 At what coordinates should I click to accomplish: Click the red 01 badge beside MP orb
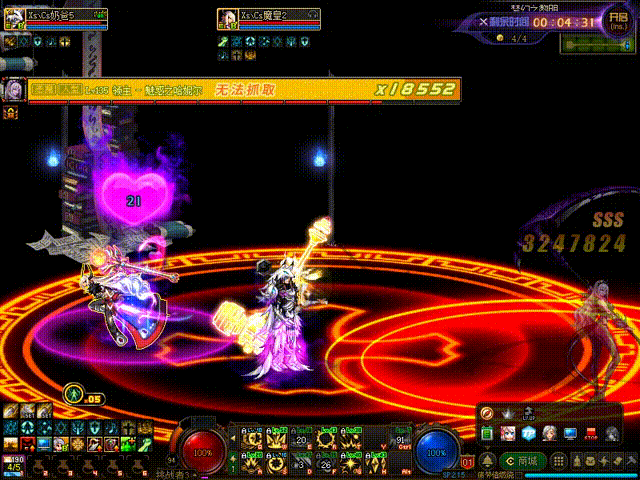click(467, 462)
